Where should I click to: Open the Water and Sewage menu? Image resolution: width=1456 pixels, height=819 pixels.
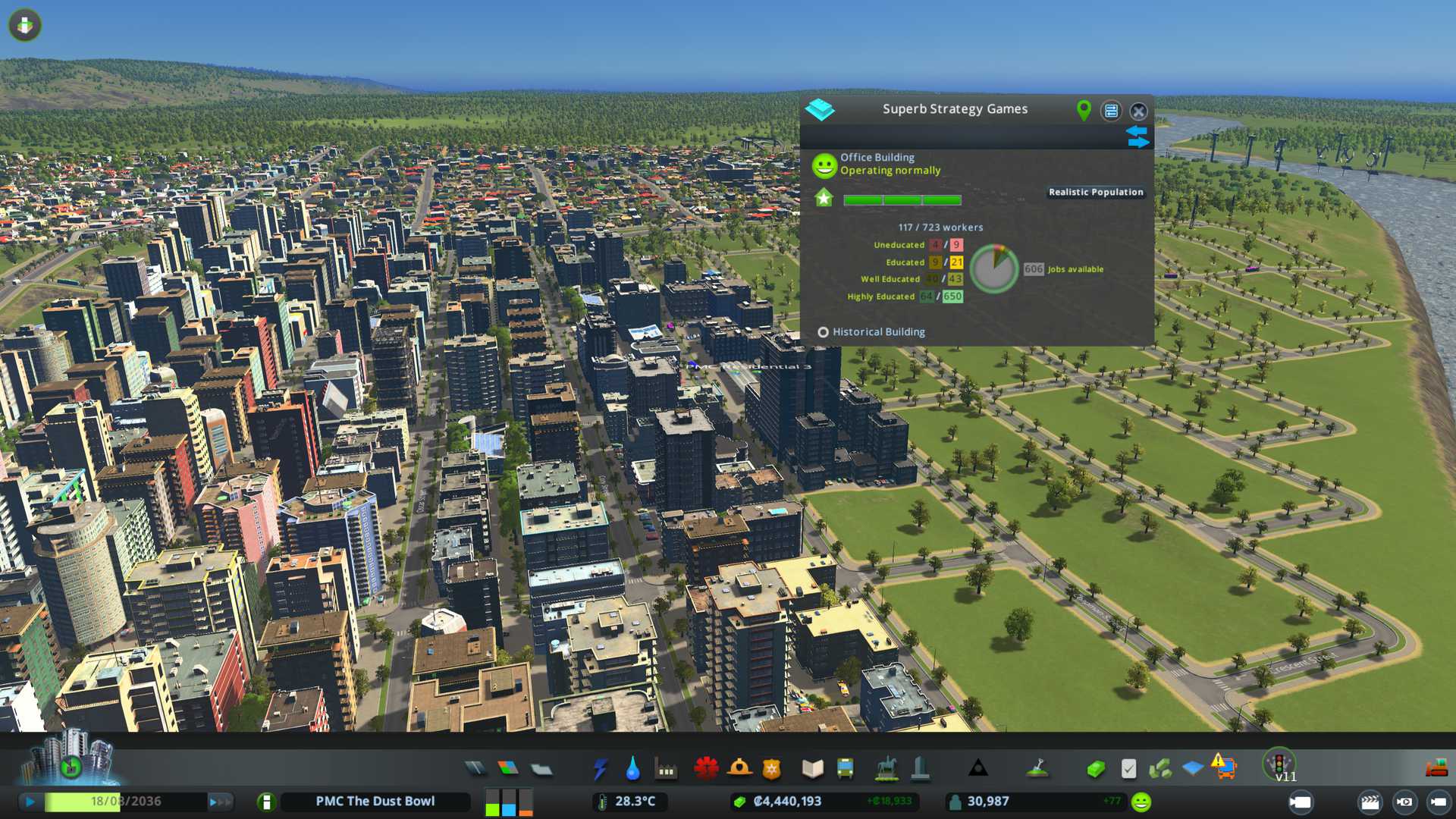[632, 769]
